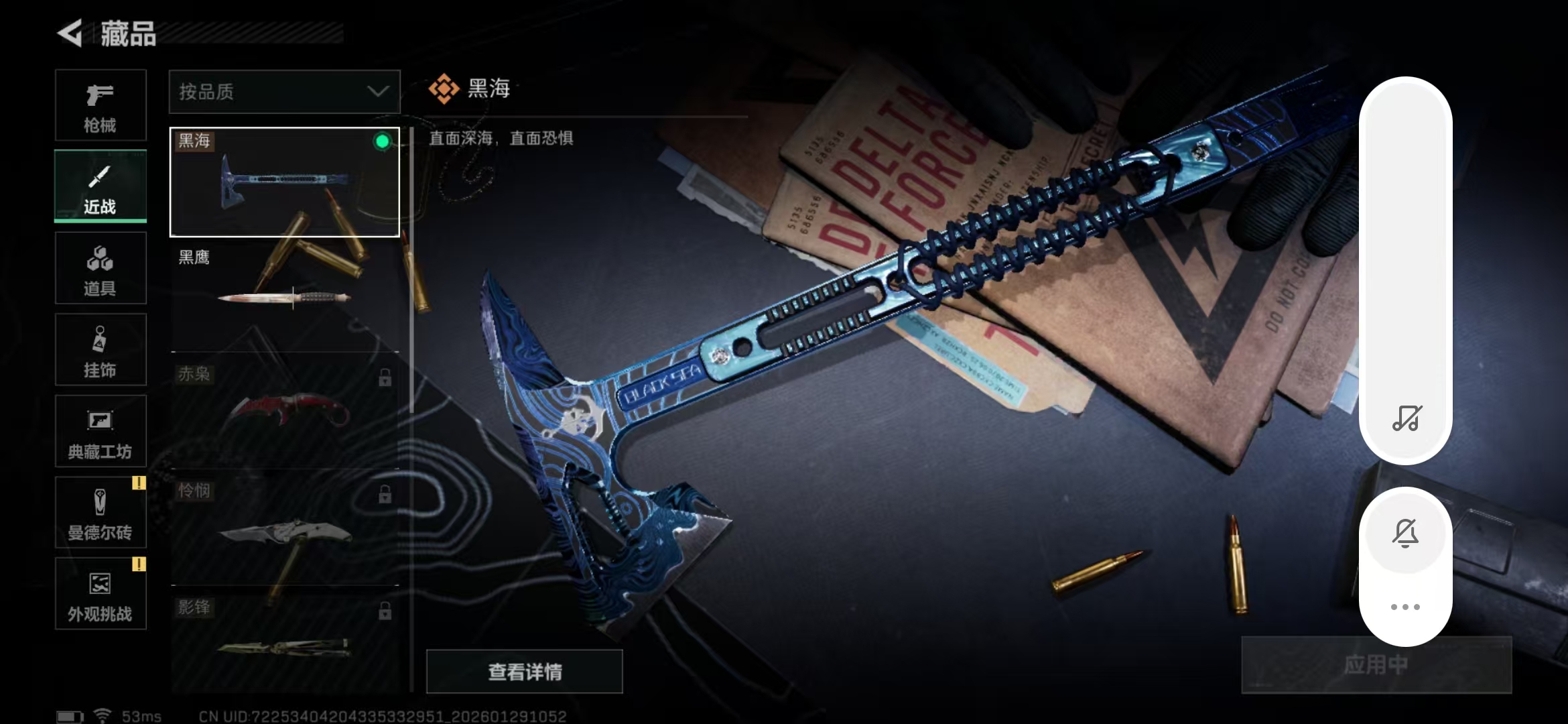Select the 典藏工坊 workshop icon

[100, 431]
